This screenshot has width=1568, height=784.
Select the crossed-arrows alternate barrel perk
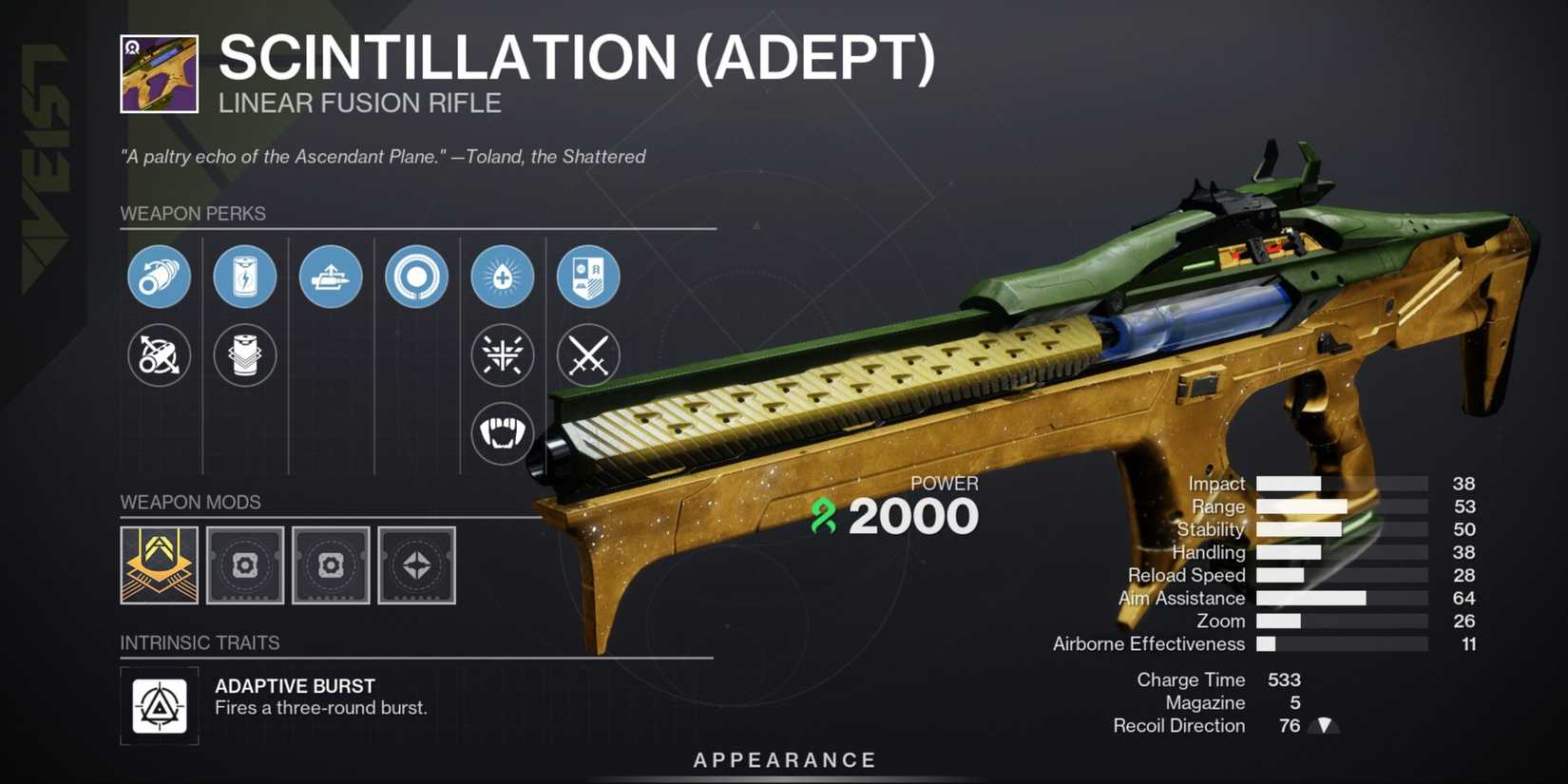tap(160, 355)
